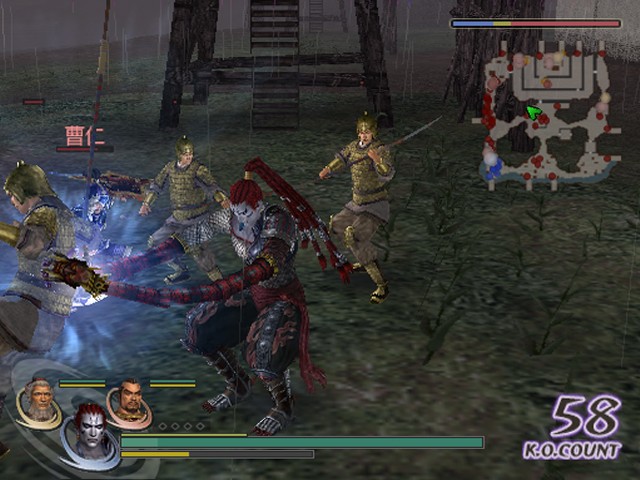640x480 pixels.
Task: Select the grey-bearded elder character portrait
Action: click(39, 402)
